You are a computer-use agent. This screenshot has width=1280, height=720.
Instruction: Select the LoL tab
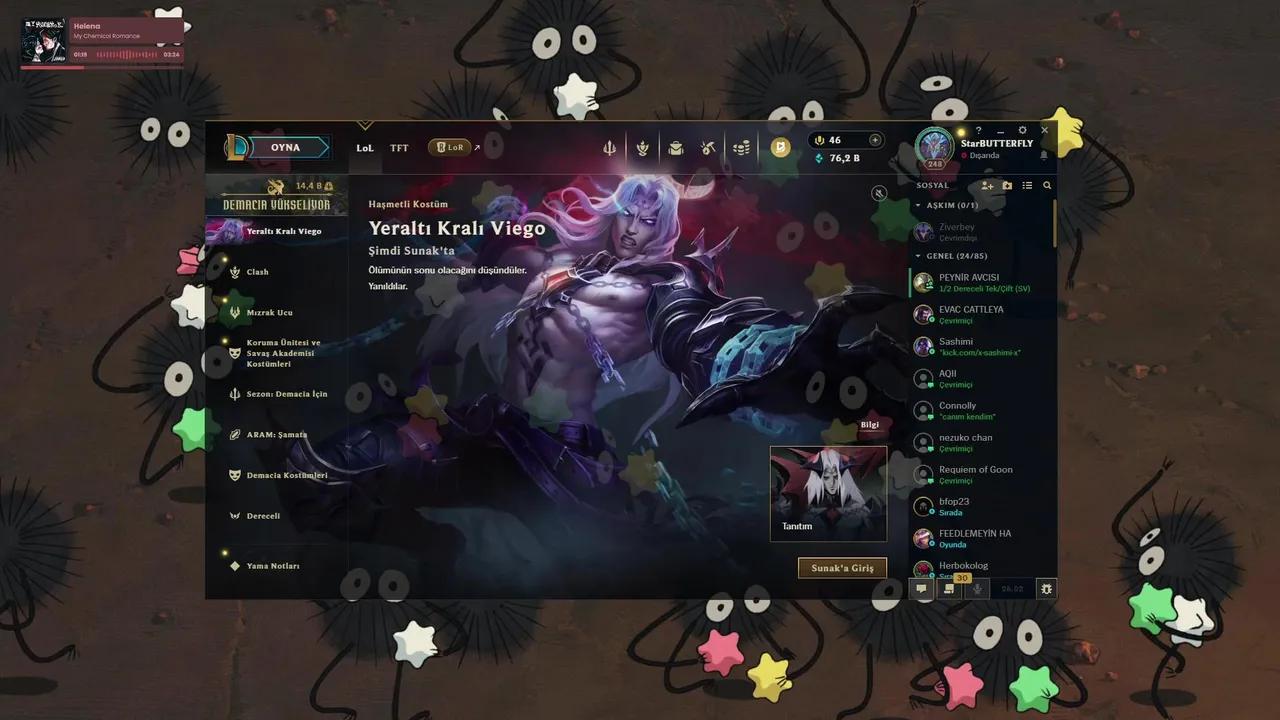365,147
